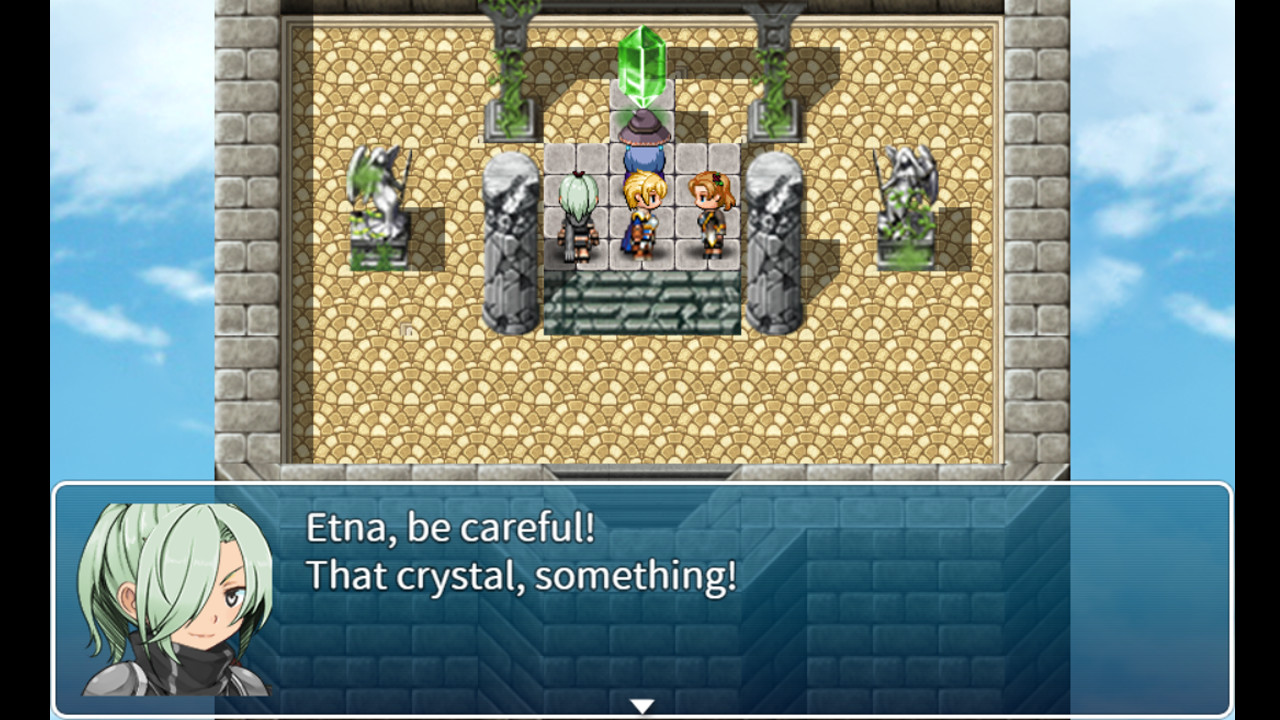Click the continue arrow below the dialogue
Viewport: 1280px width, 720px height.
[x=640, y=703]
